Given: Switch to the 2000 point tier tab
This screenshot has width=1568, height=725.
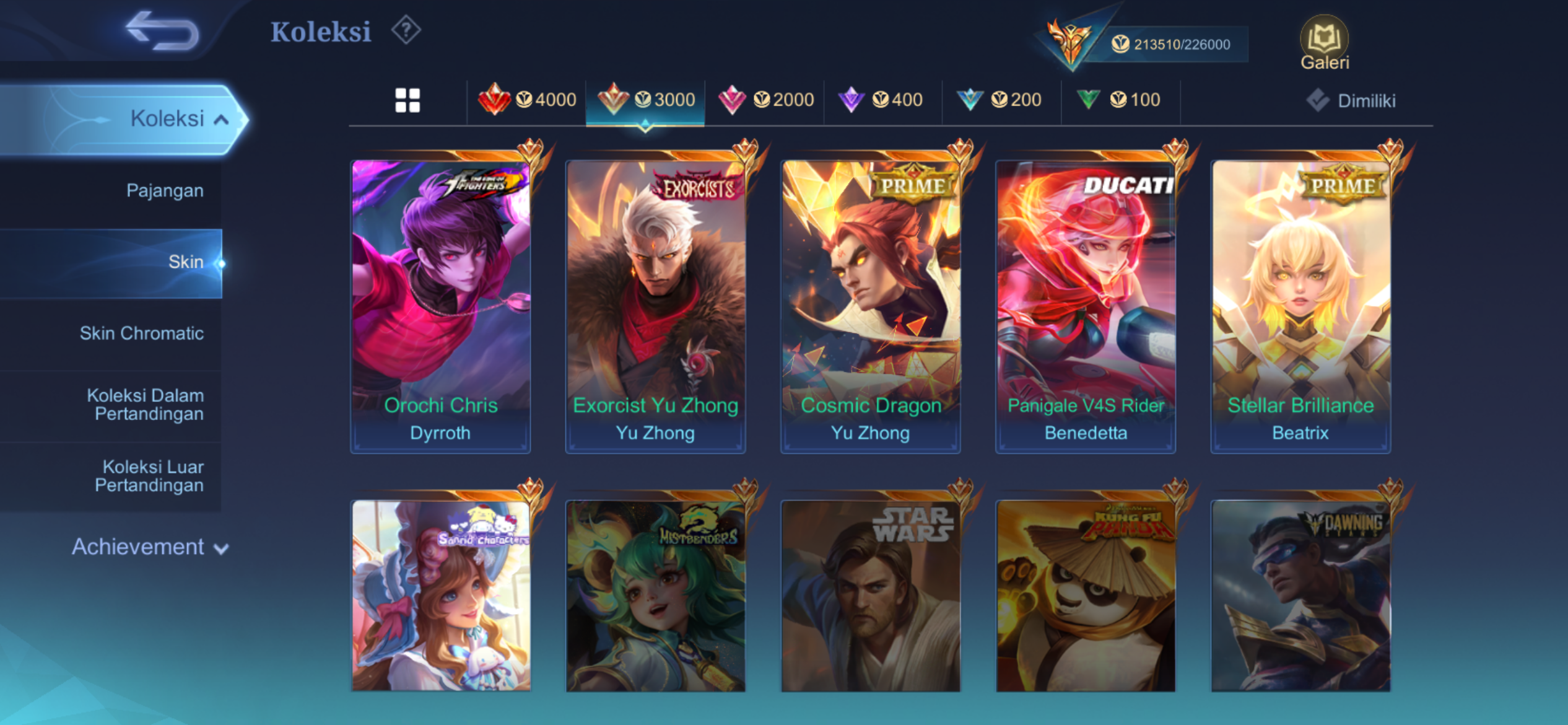Looking at the screenshot, I should point(765,100).
